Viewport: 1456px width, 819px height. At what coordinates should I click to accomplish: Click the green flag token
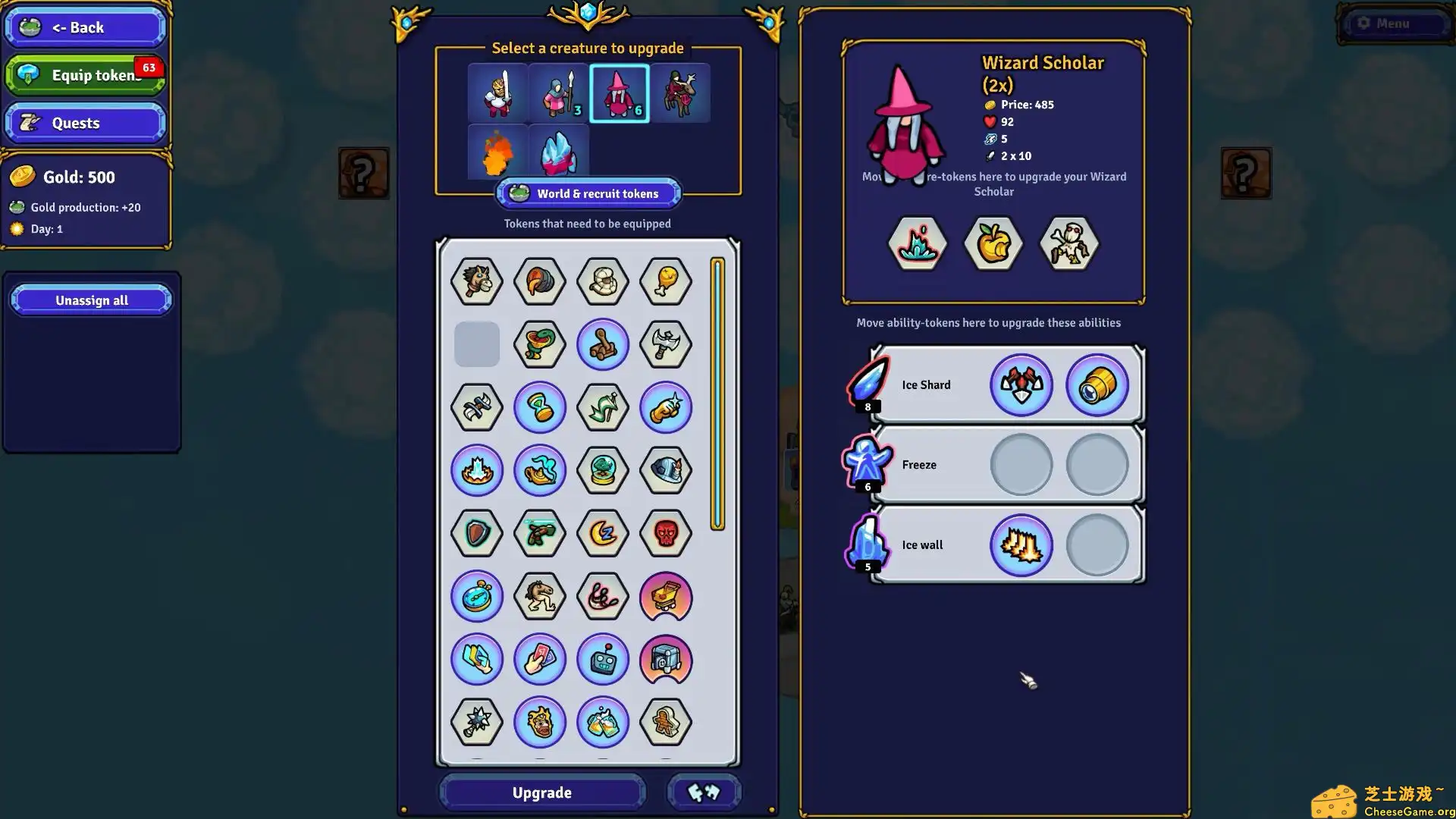pos(603,407)
